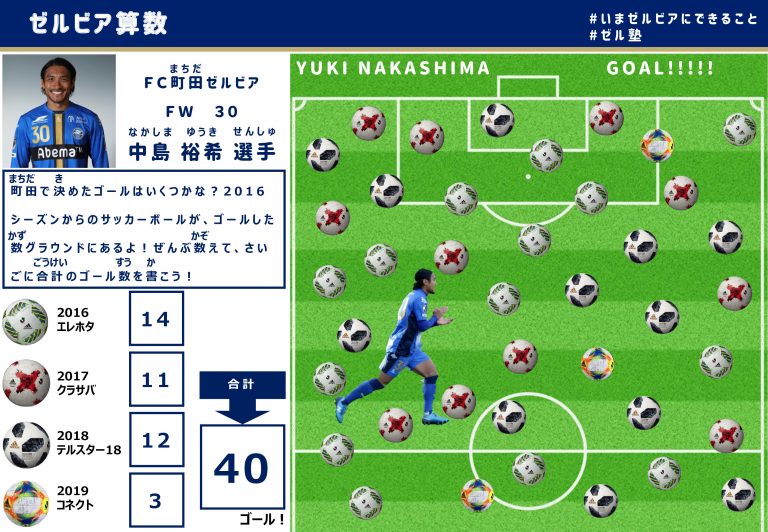Viewport: 768px width, 532px height.
Task: Click the Yuki Nakashima player photo
Action: coord(59,111)
